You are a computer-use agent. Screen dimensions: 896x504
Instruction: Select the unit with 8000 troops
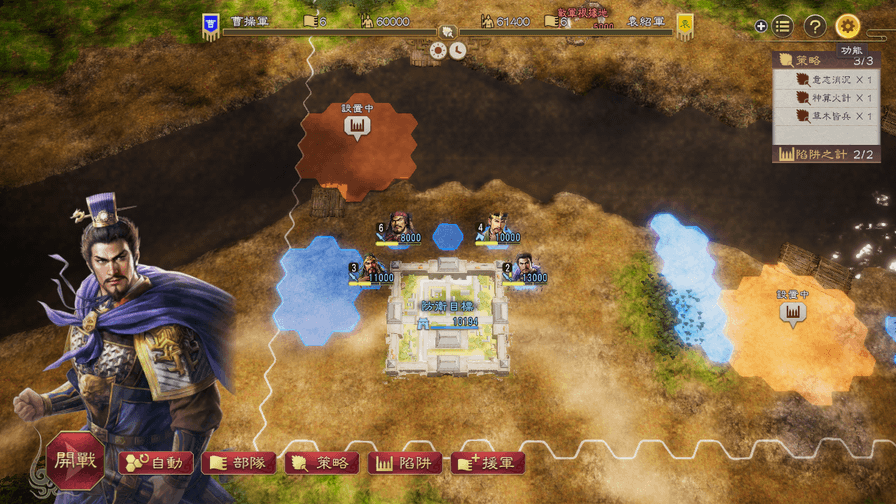coord(397,228)
